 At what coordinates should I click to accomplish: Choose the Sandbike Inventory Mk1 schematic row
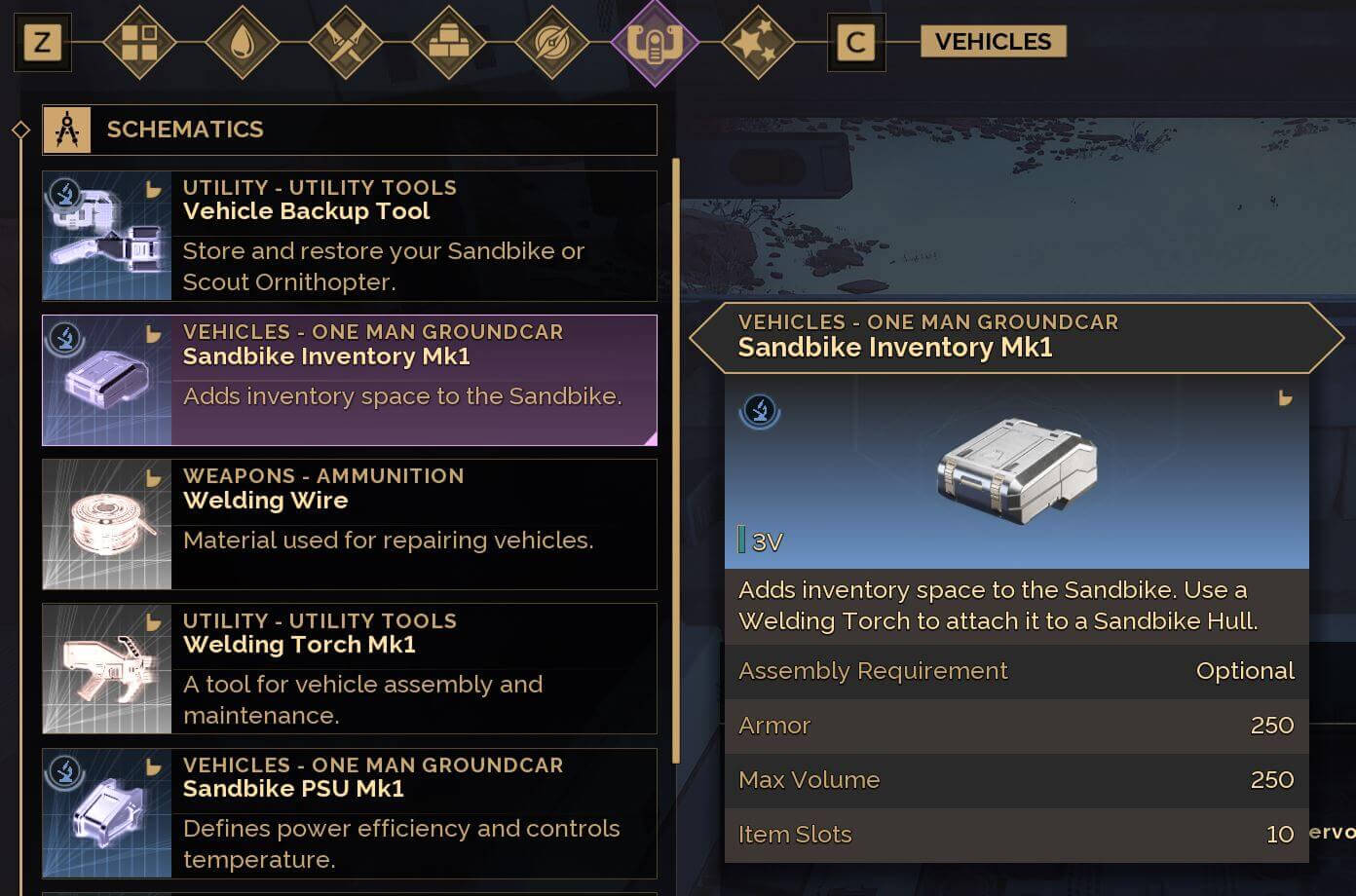[349, 380]
